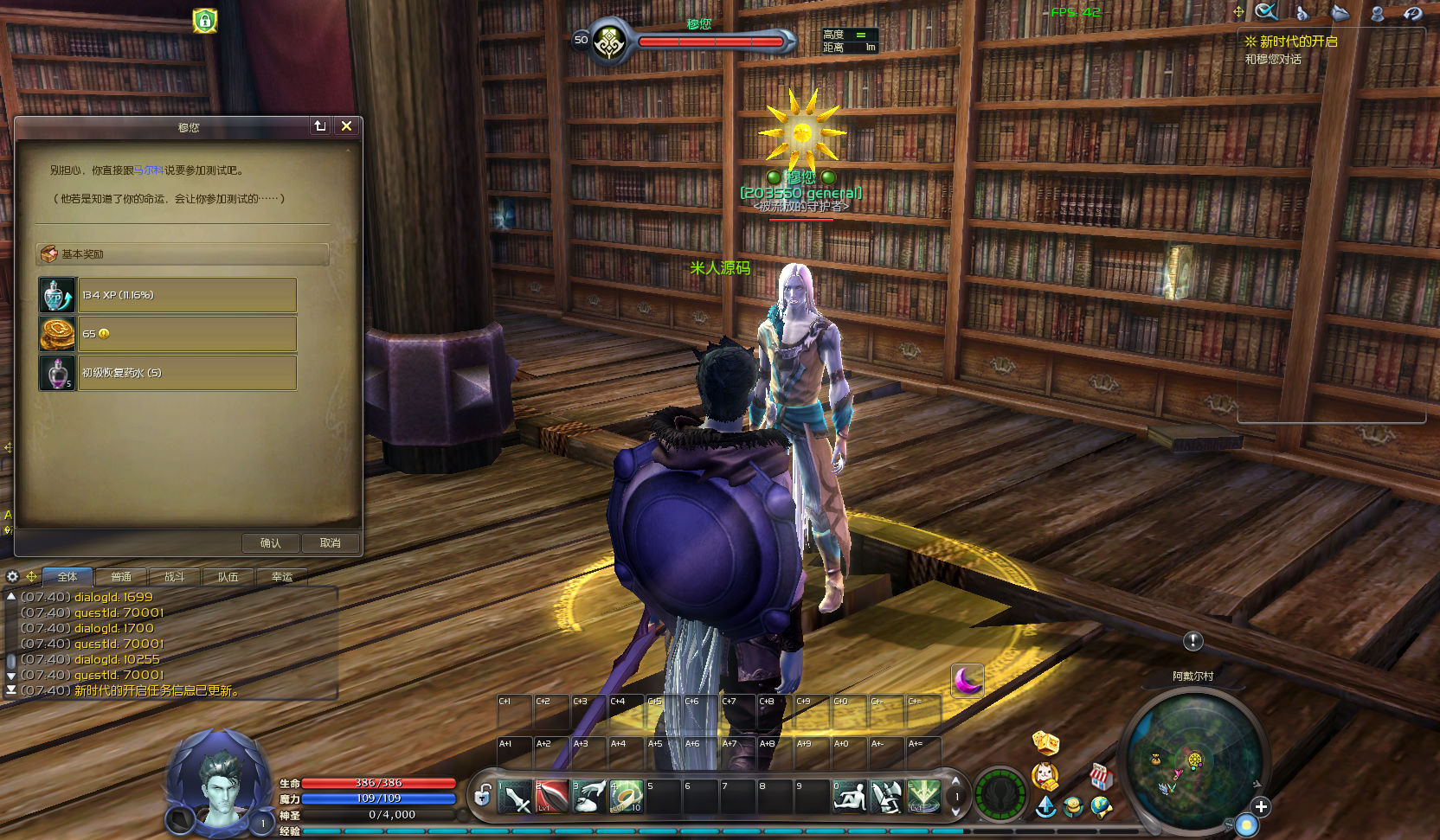The width and height of the screenshot is (1440, 840).
Task: Activate the sword attack skill in slot 1
Action: tap(515, 797)
